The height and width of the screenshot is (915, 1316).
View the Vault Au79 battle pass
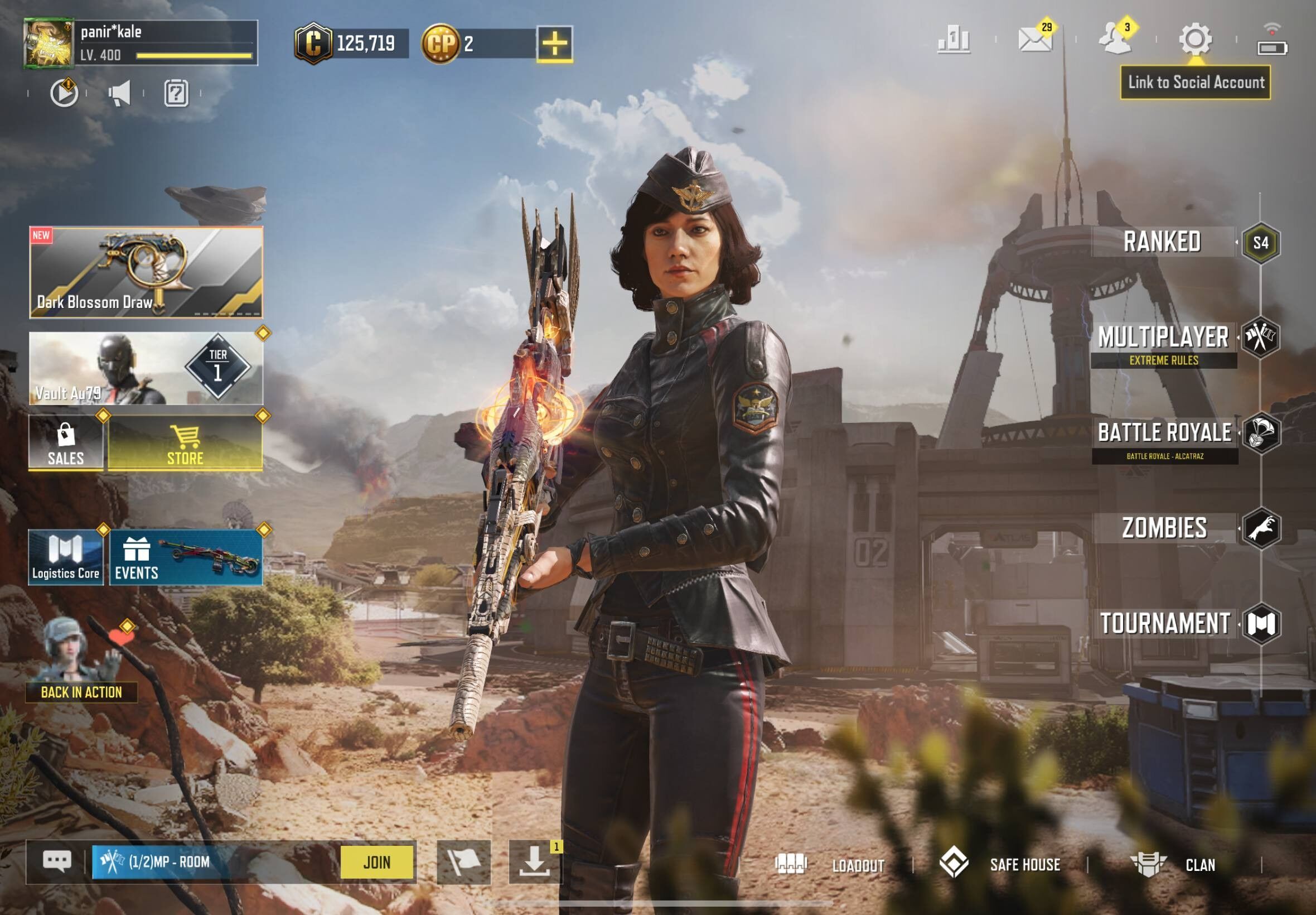pyautogui.click(x=146, y=368)
